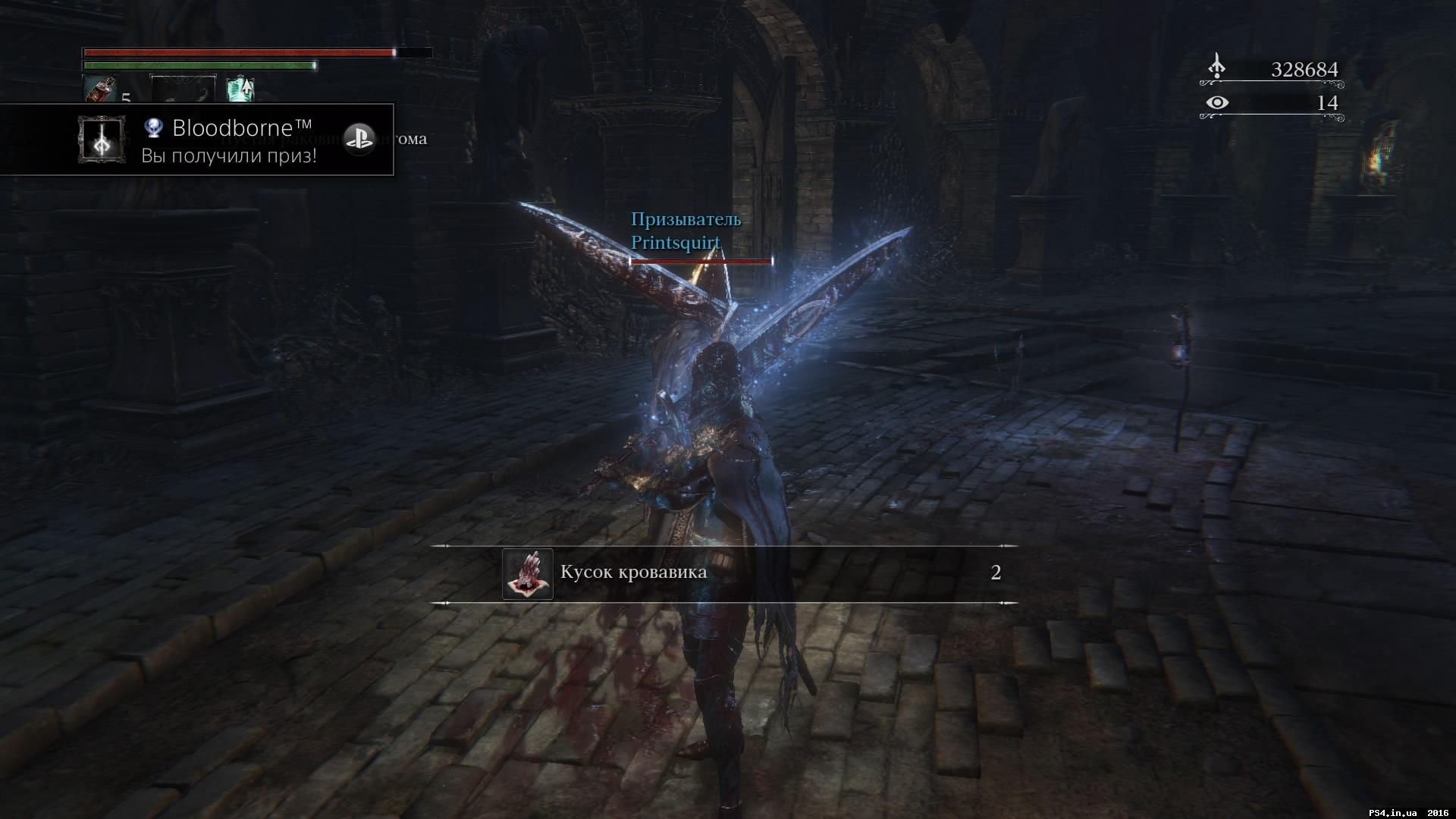
Task: Toggle the up arrow on the item slot
Action: pos(246,86)
